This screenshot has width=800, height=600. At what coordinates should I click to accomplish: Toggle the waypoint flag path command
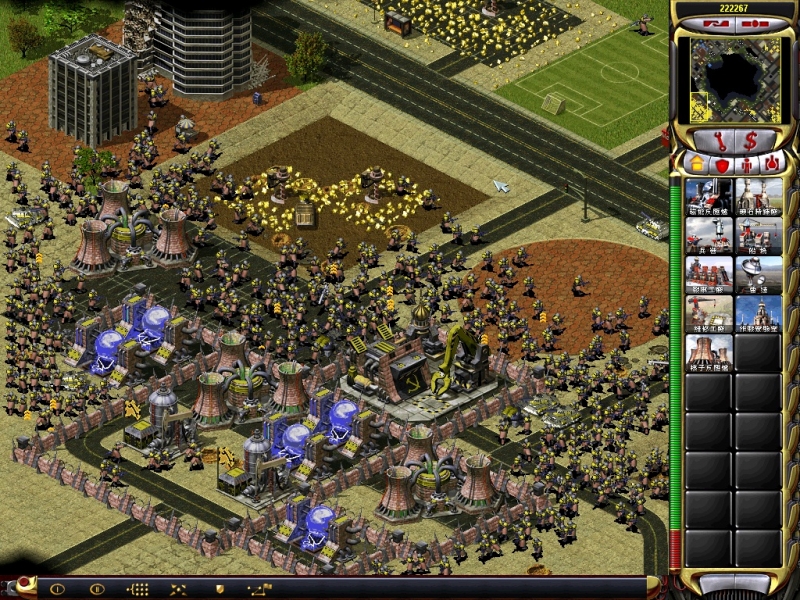coord(260,589)
